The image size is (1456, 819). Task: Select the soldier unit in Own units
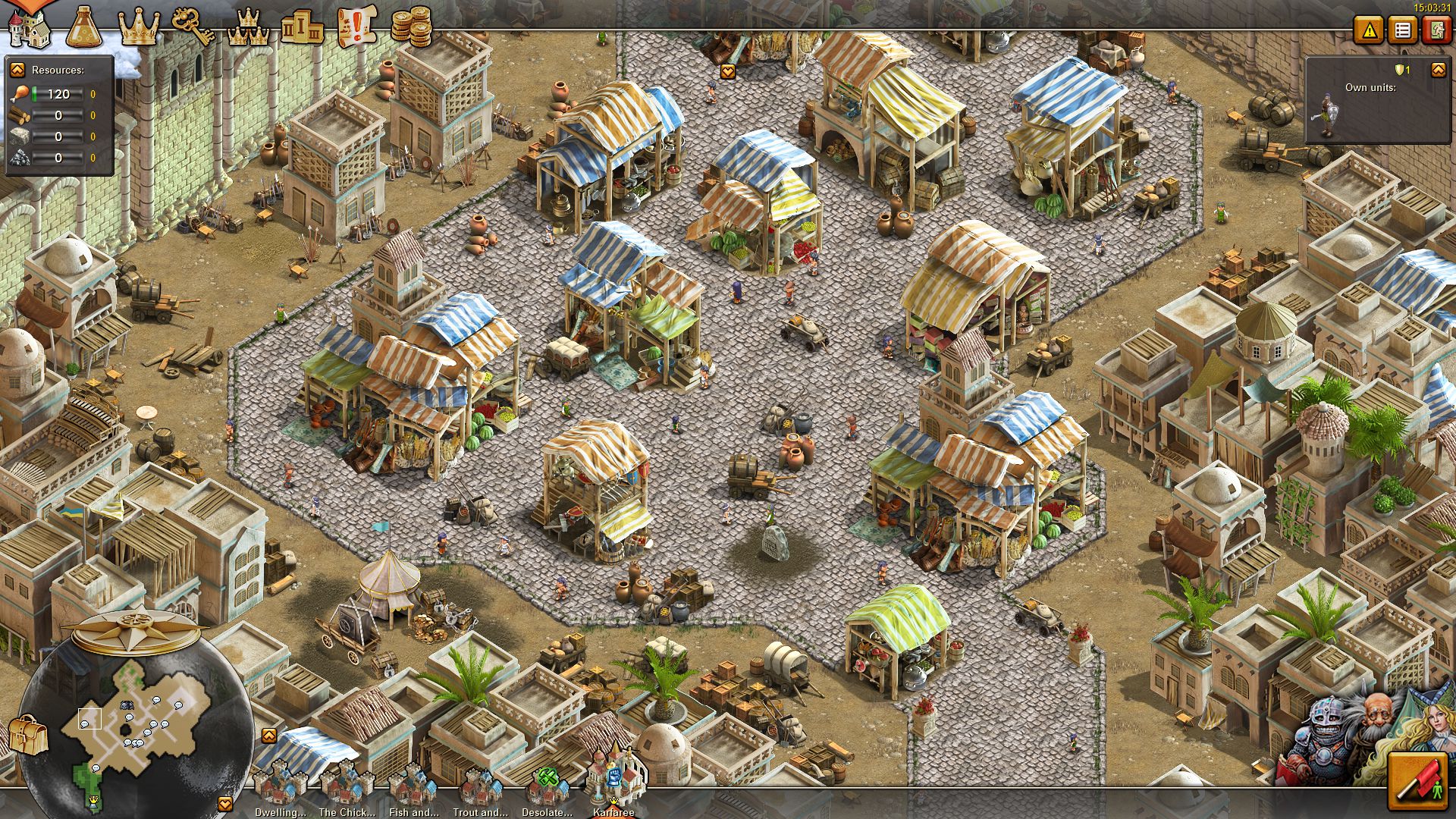1326,115
